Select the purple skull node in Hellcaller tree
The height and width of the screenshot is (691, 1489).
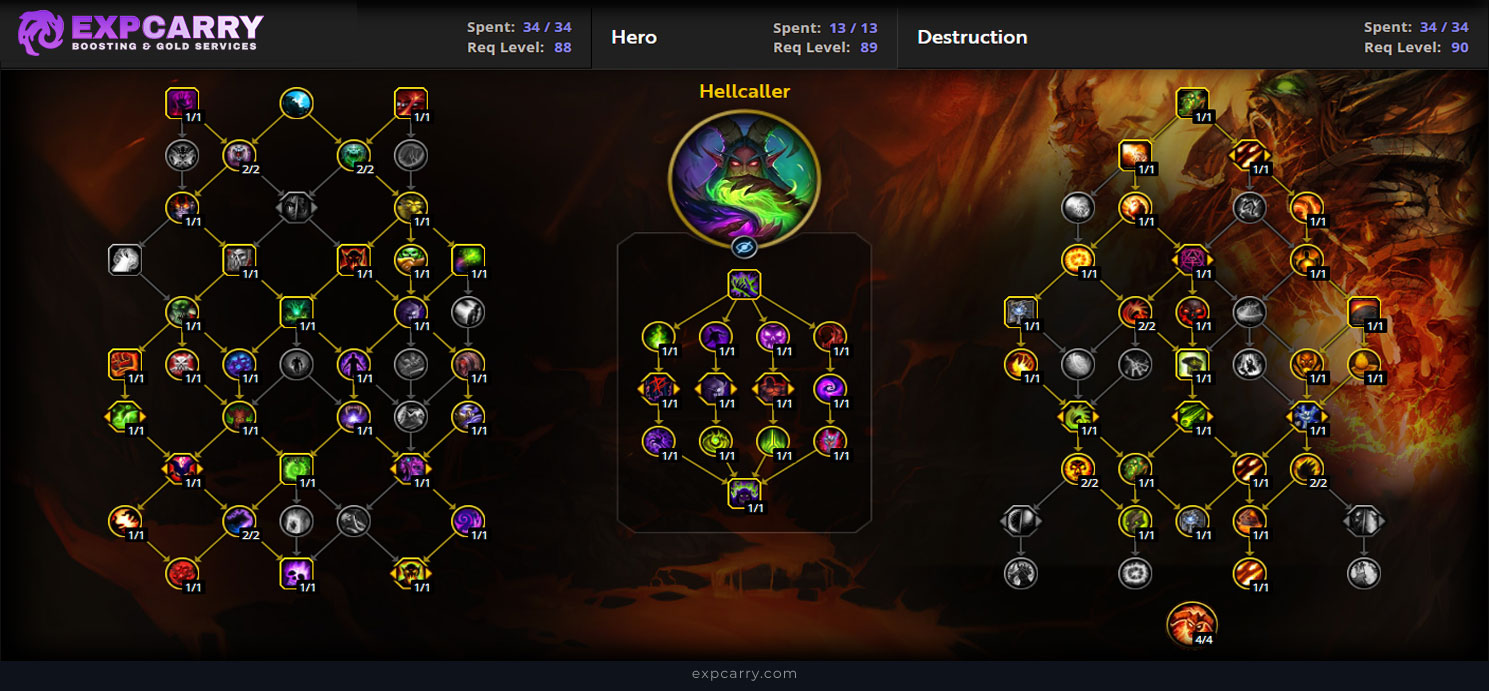click(x=772, y=337)
